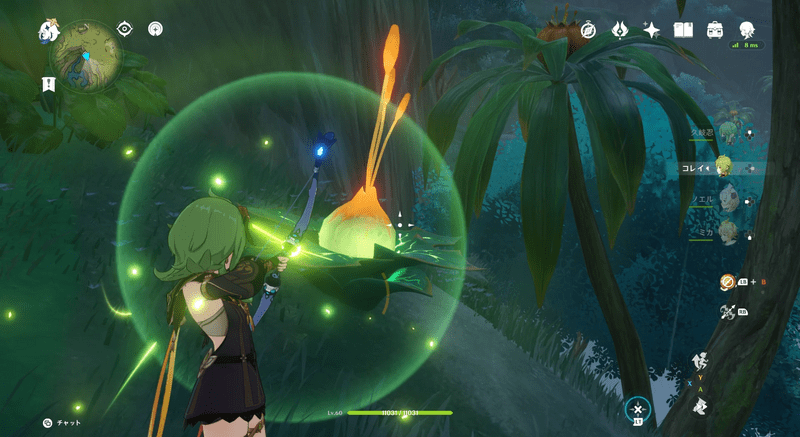
Task: Use the gadget icon at bottom
Action: pos(637,409)
